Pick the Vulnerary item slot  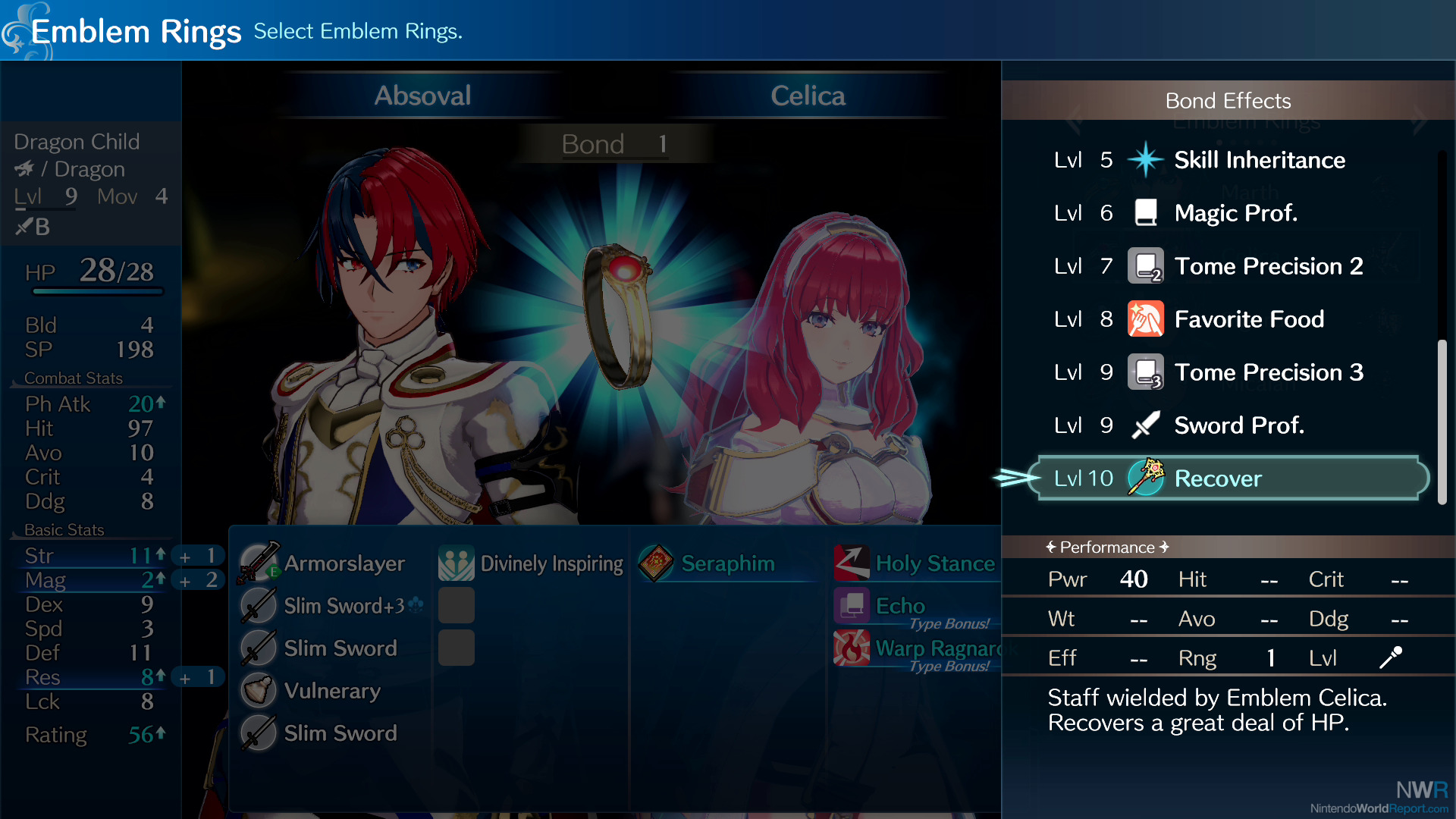click(x=331, y=691)
